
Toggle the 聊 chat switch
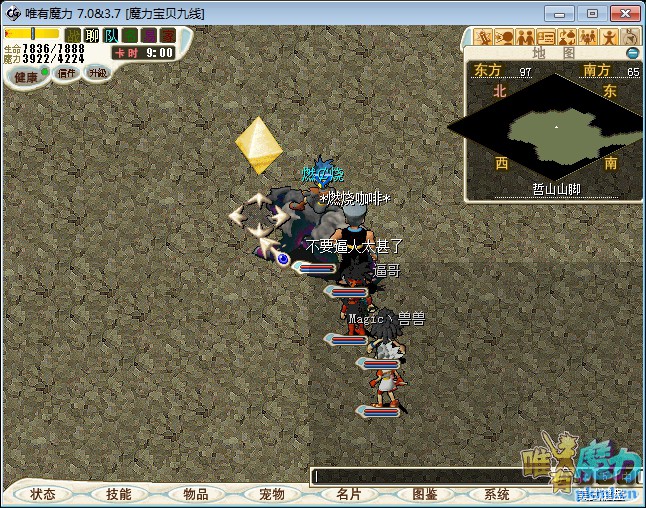coord(92,35)
